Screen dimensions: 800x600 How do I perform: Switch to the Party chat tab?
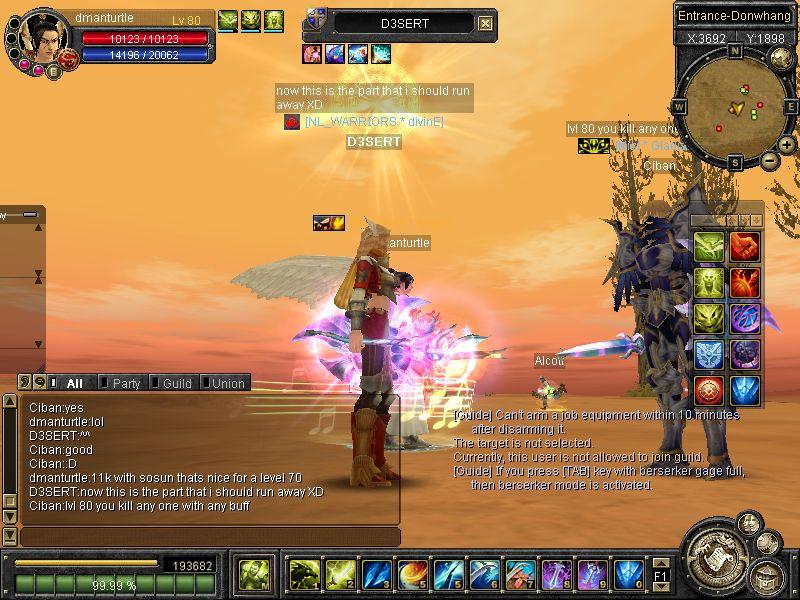[x=126, y=383]
